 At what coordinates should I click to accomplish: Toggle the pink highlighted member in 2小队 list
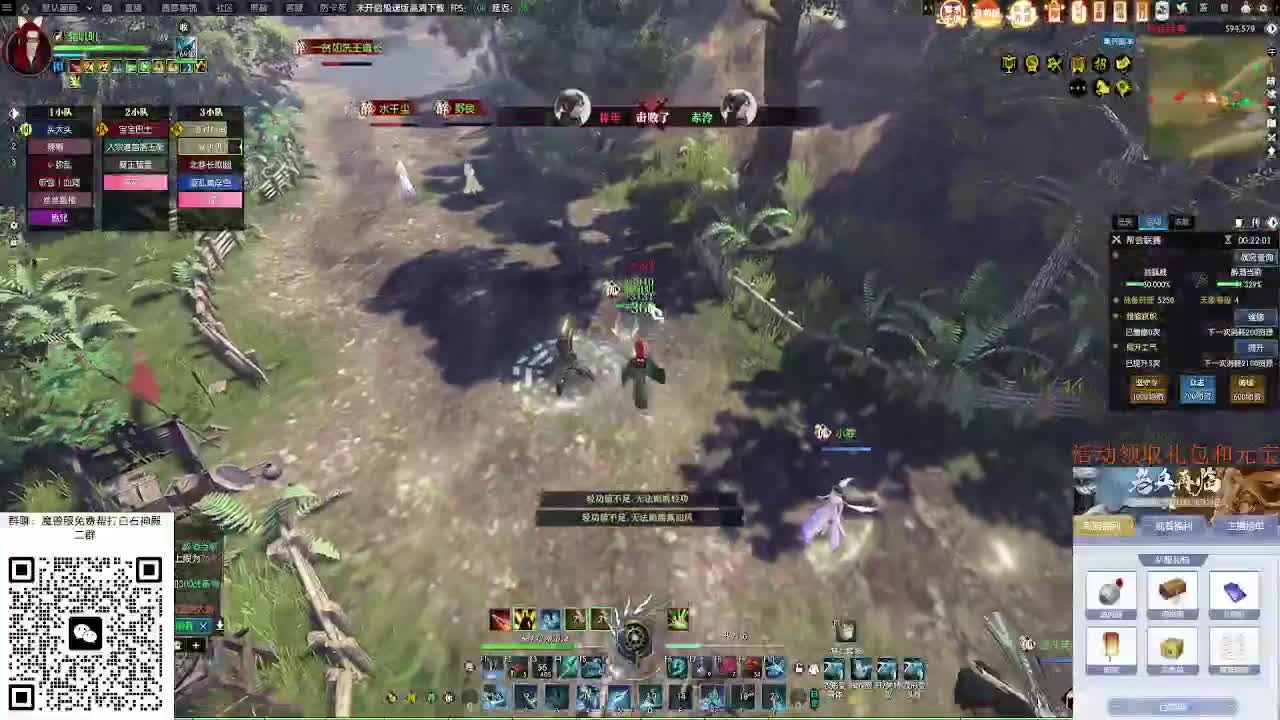(x=135, y=181)
